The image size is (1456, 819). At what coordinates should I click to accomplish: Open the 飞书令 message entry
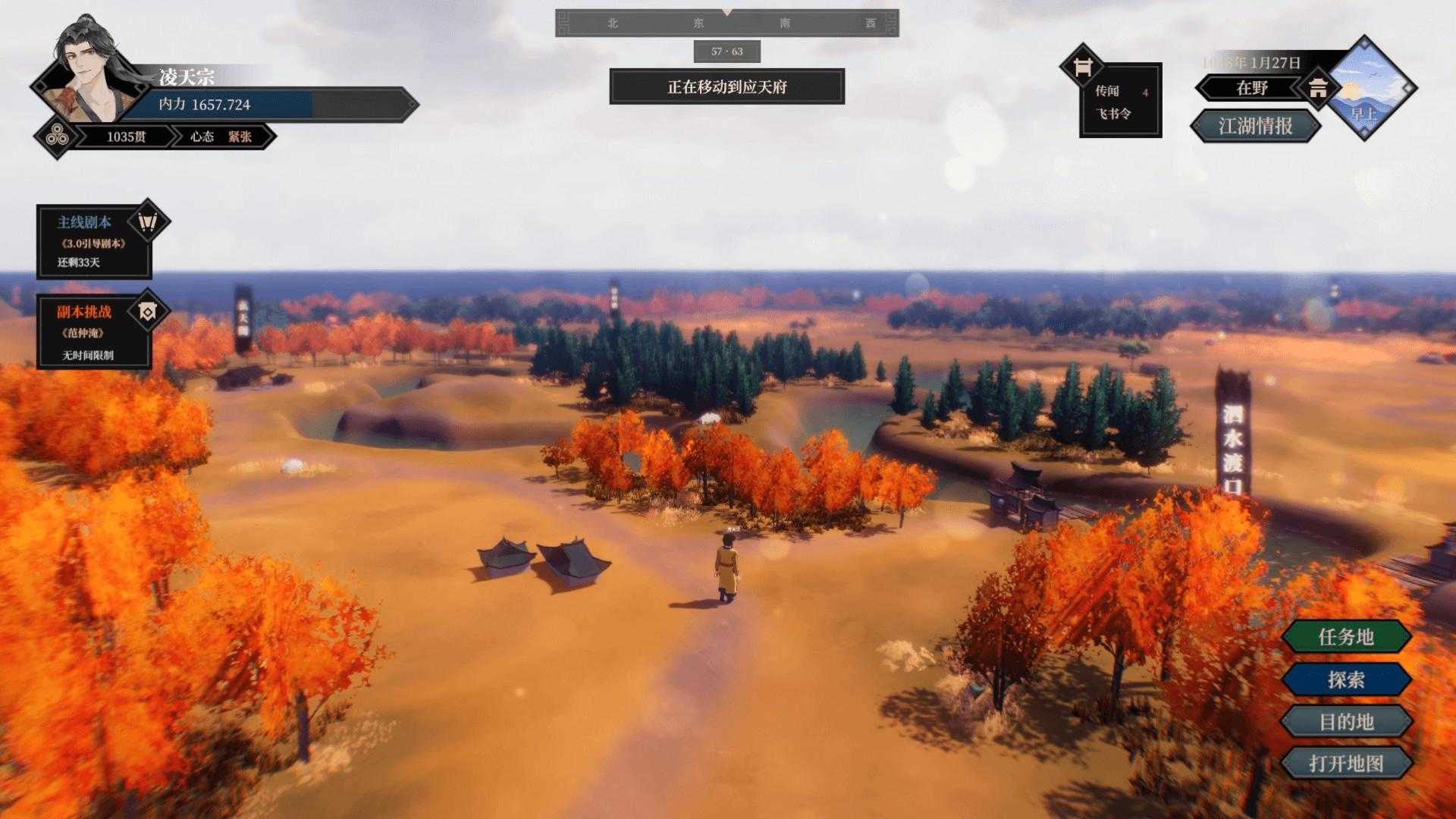pyautogui.click(x=1112, y=114)
